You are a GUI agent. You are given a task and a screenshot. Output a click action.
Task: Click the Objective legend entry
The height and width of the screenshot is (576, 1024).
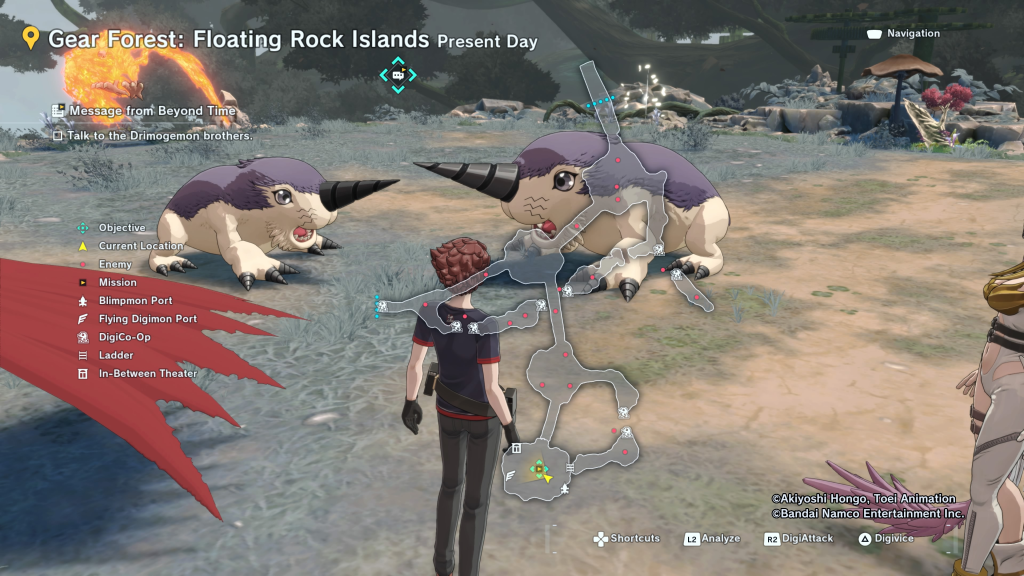point(122,228)
